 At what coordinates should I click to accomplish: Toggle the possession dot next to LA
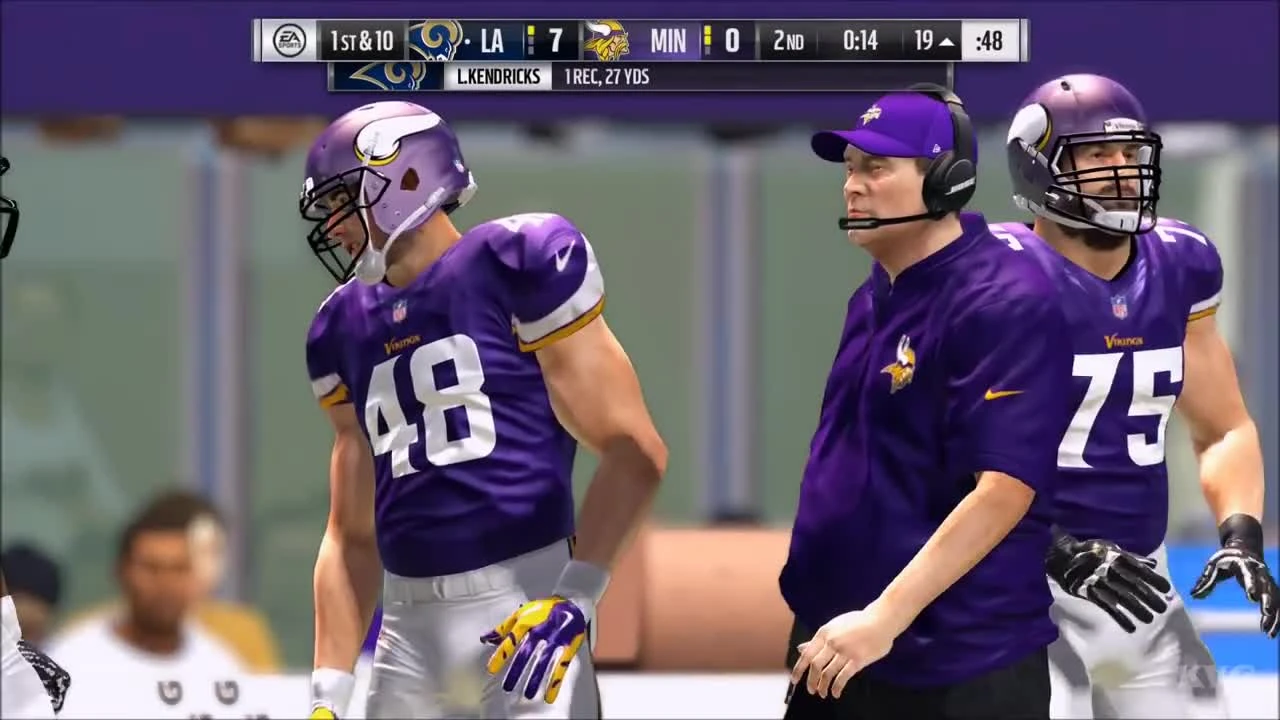pyautogui.click(x=466, y=39)
